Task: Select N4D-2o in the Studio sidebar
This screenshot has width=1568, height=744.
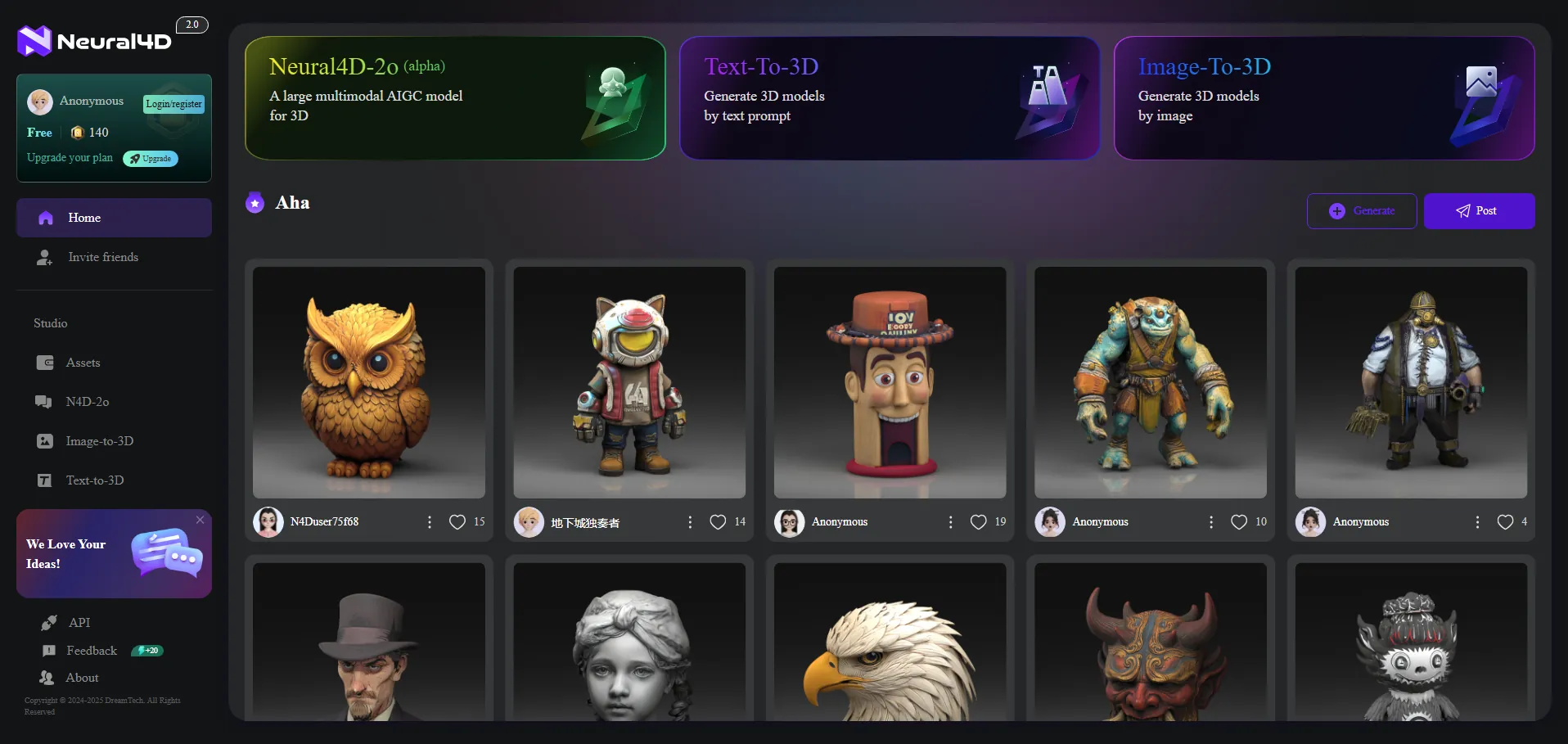Action: [87, 402]
